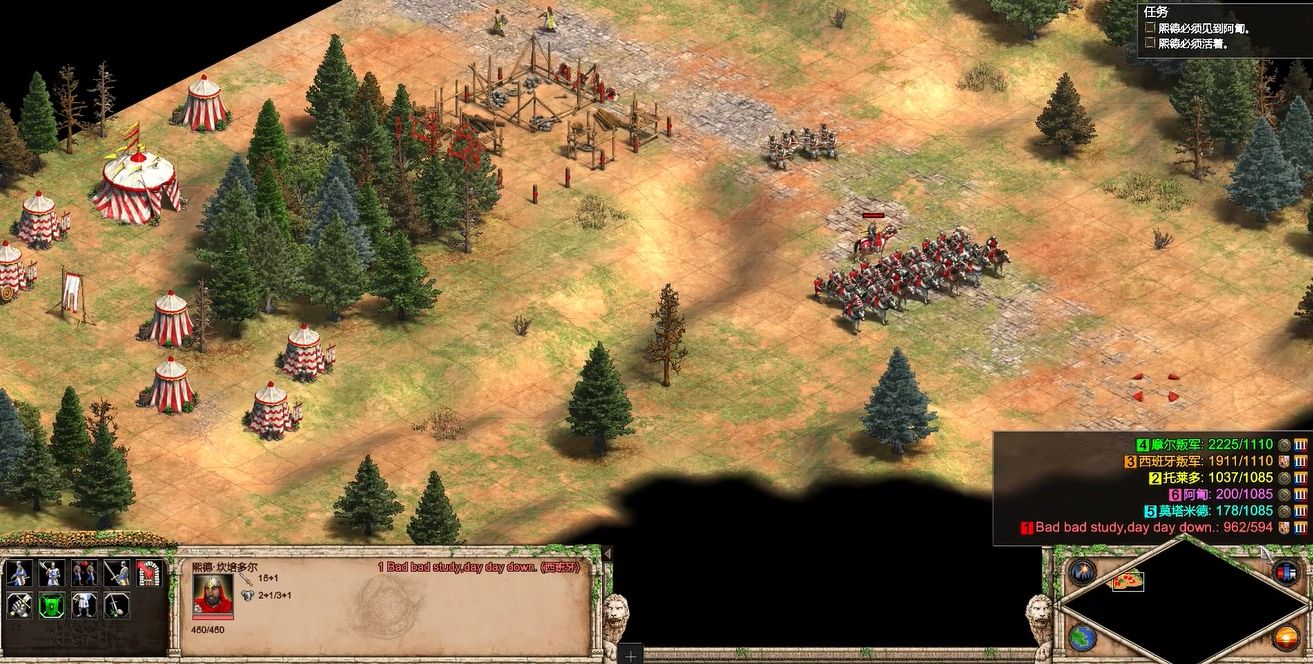This screenshot has height=664, width=1313.
Task: Use the red arrow garrison command
Action: coord(149,573)
